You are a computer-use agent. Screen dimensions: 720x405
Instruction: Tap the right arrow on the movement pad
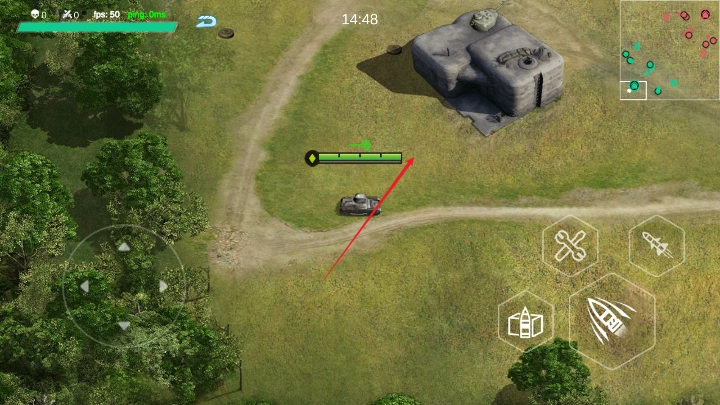(163, 286)
